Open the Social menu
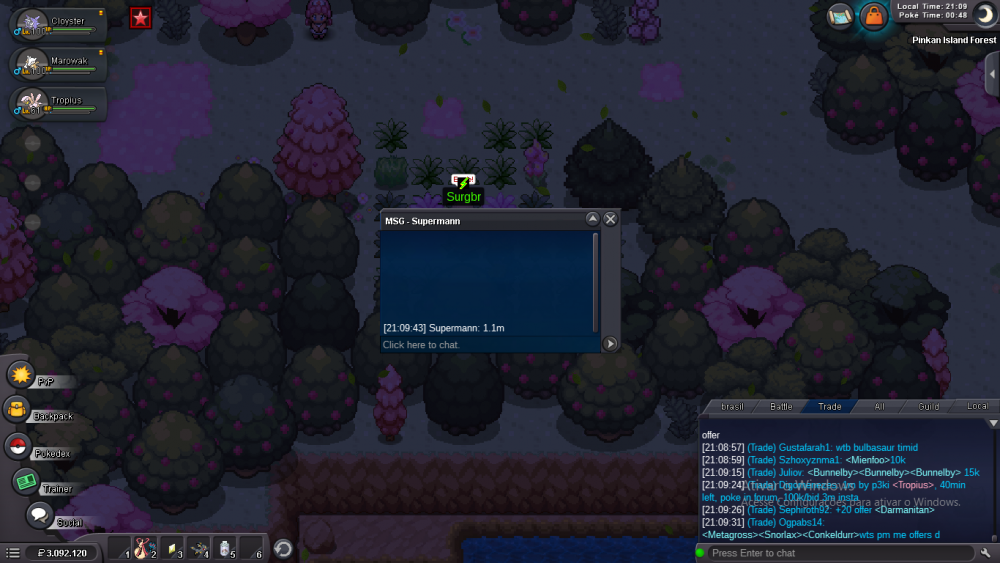Image resolution: width=1000 pixels, height=563 pixels. point(39,516)
